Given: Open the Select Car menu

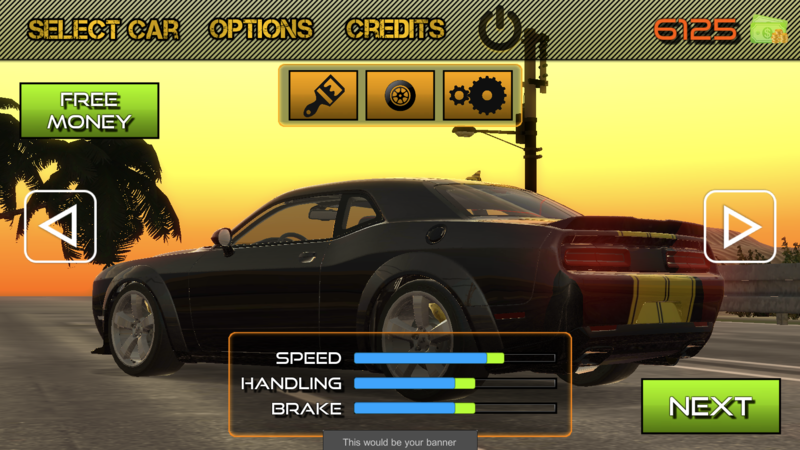Looking at the screenshot, I should (x=103, y=29).
